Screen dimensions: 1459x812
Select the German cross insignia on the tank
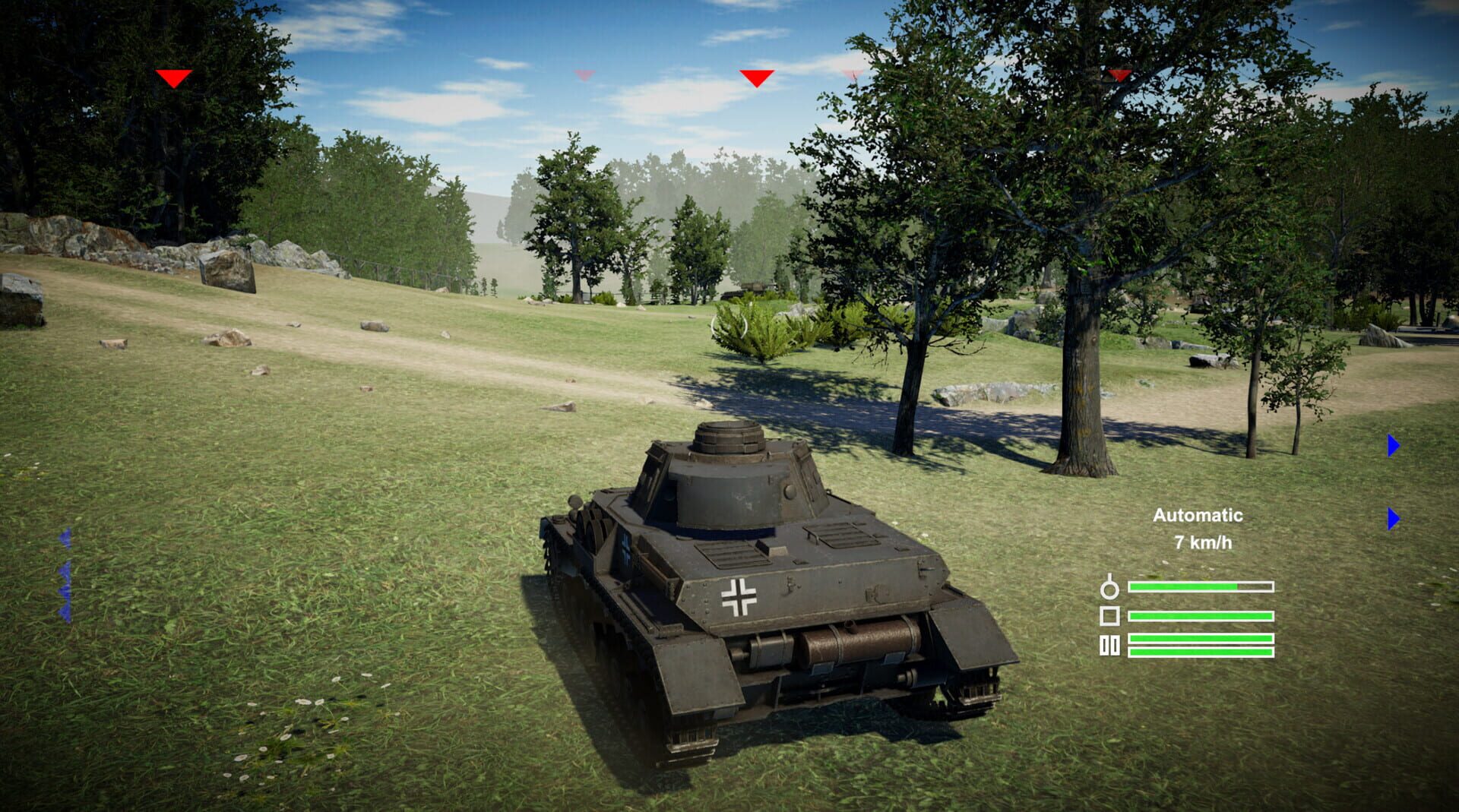tap(739, 597)
